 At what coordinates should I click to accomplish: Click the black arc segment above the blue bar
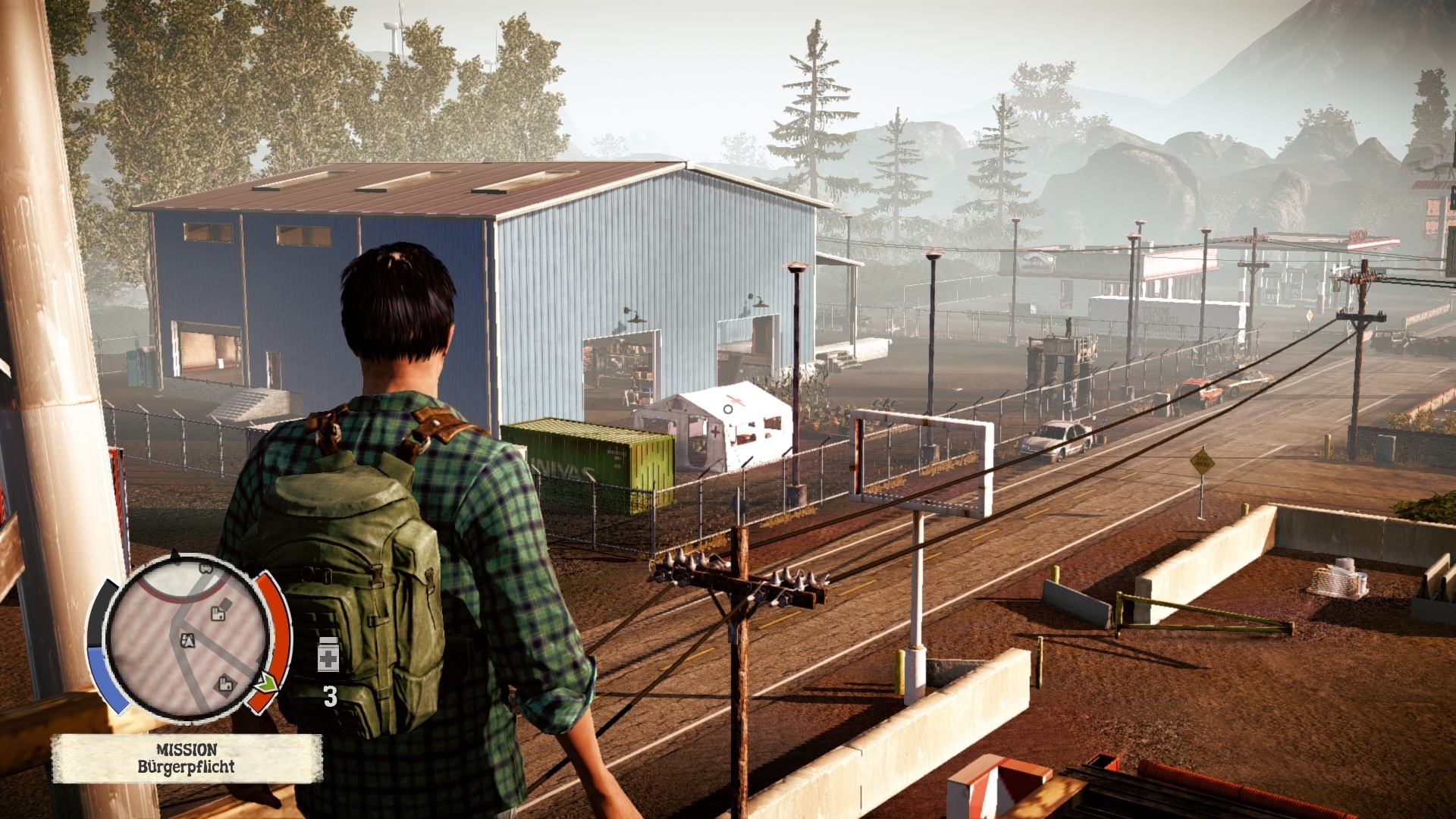(97, 610)
